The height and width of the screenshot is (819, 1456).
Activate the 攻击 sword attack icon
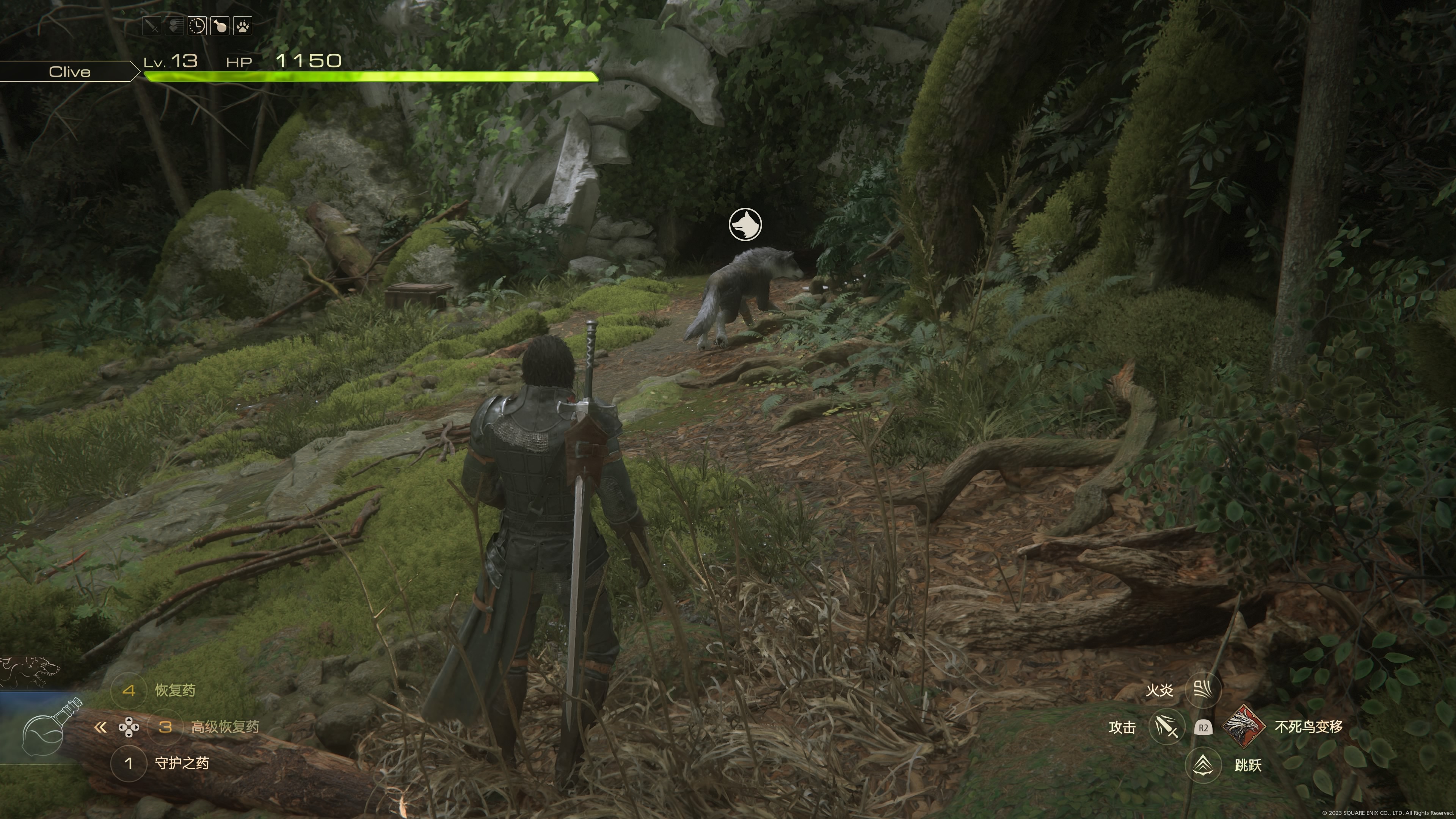(1167, 727)
